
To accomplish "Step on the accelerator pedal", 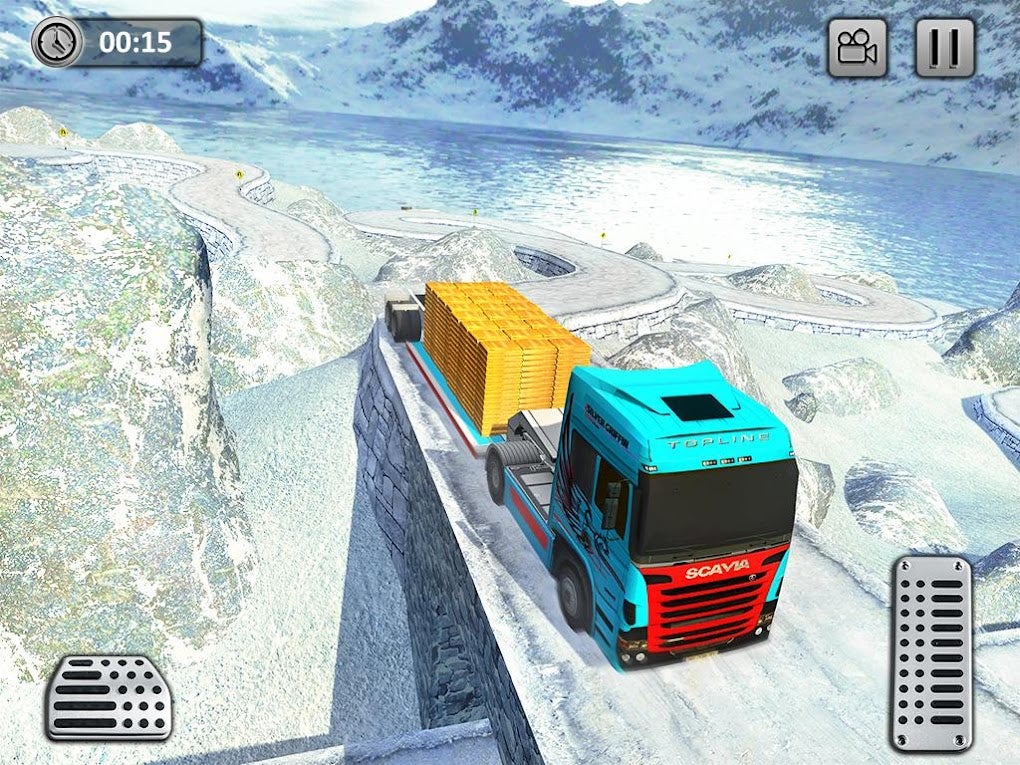I will (x=931, y=653).
